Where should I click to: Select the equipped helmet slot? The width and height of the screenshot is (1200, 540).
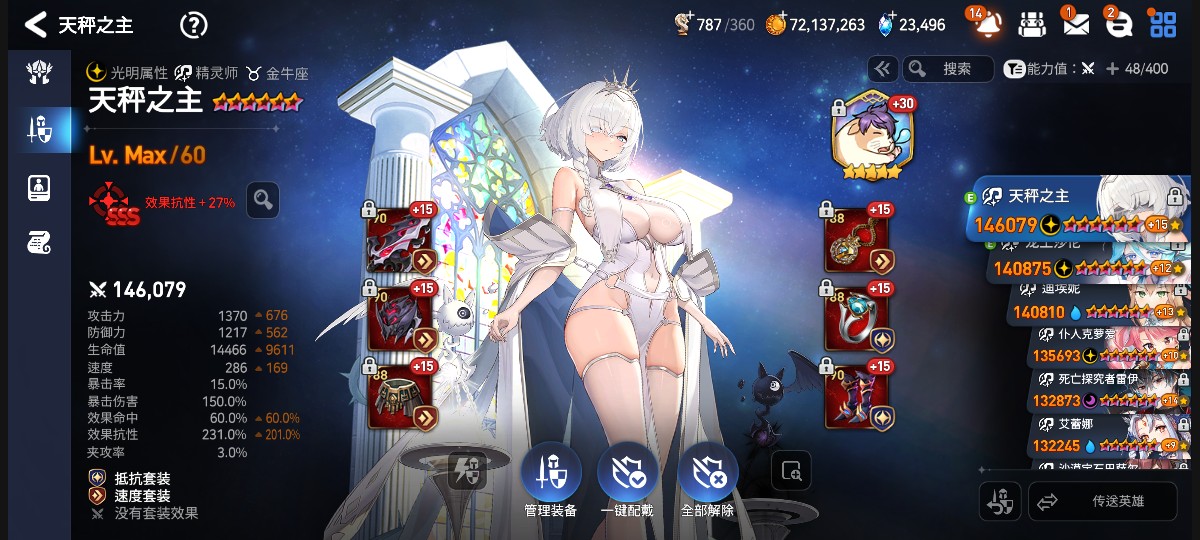[x=400, y=318]
